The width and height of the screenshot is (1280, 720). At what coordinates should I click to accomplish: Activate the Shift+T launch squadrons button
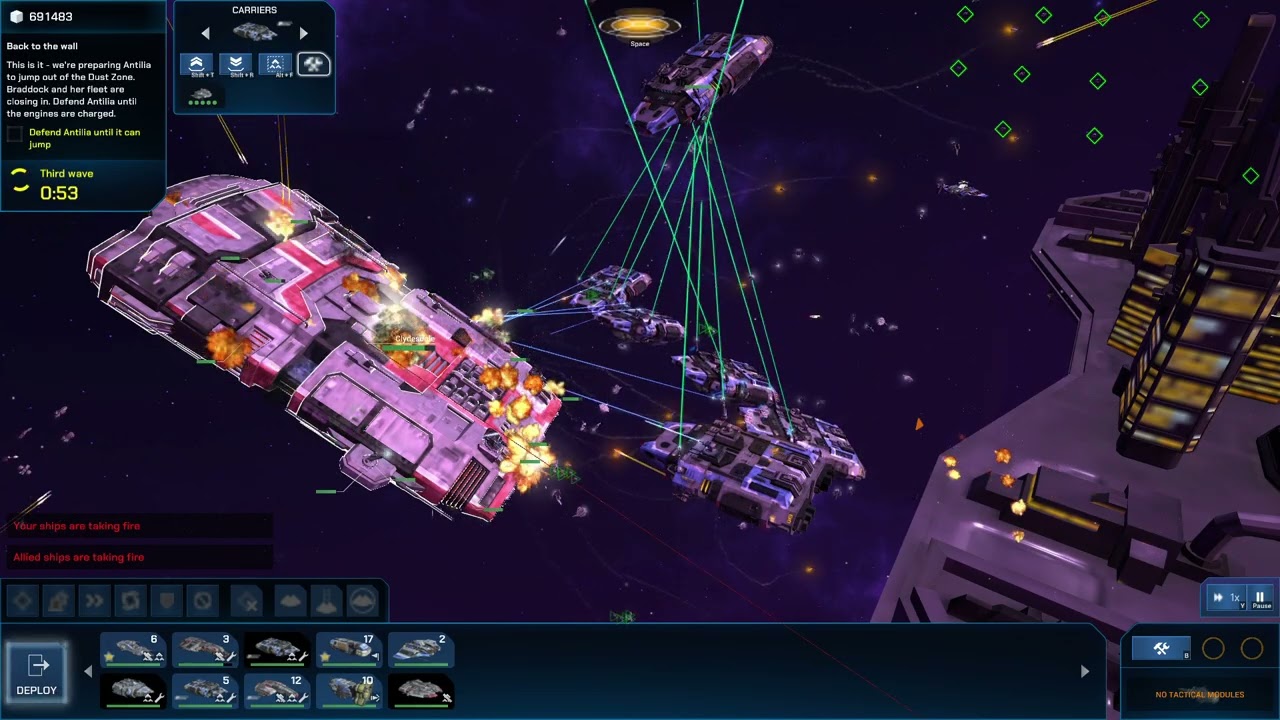pyautogui.click(x=197, y=65)
